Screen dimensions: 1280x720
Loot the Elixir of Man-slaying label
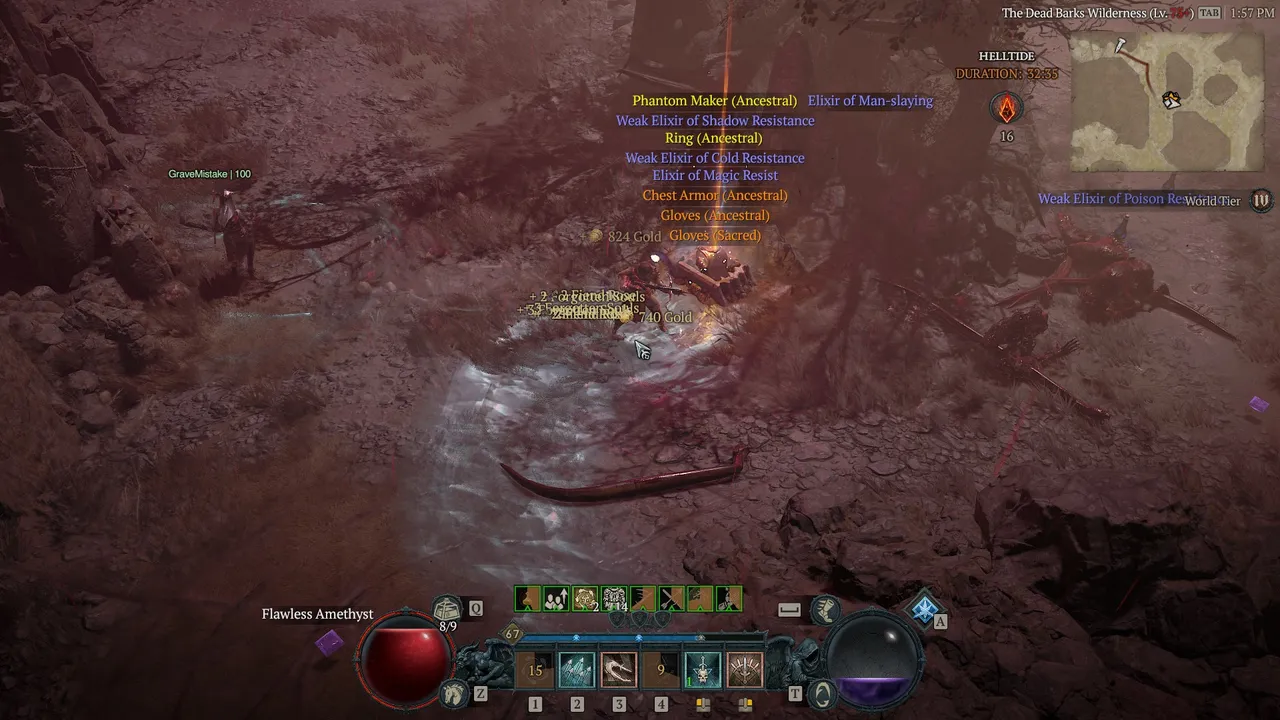click(870, 101)
